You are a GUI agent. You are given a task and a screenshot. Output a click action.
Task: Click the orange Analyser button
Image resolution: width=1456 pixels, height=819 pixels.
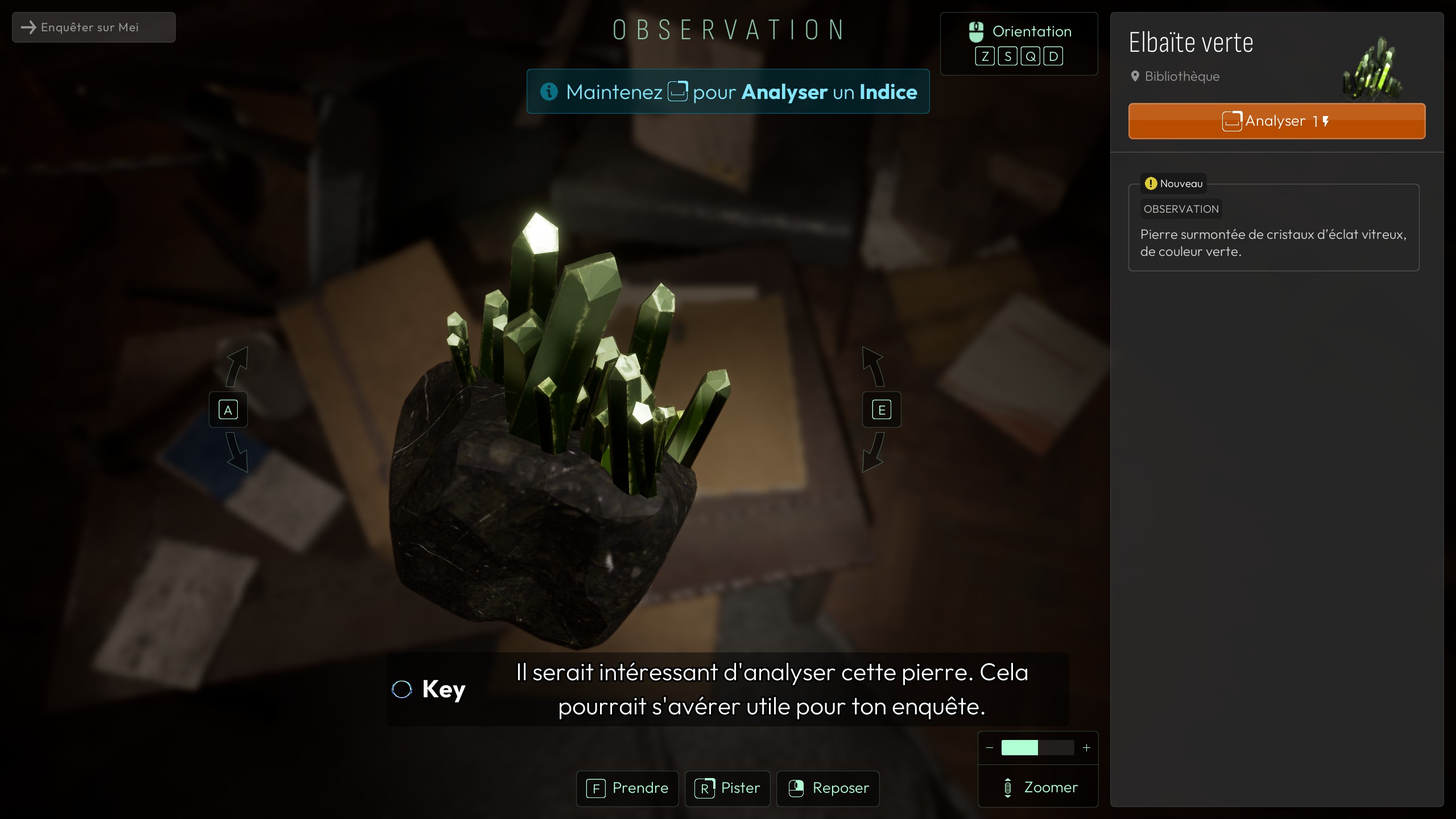click(1276, 121)
